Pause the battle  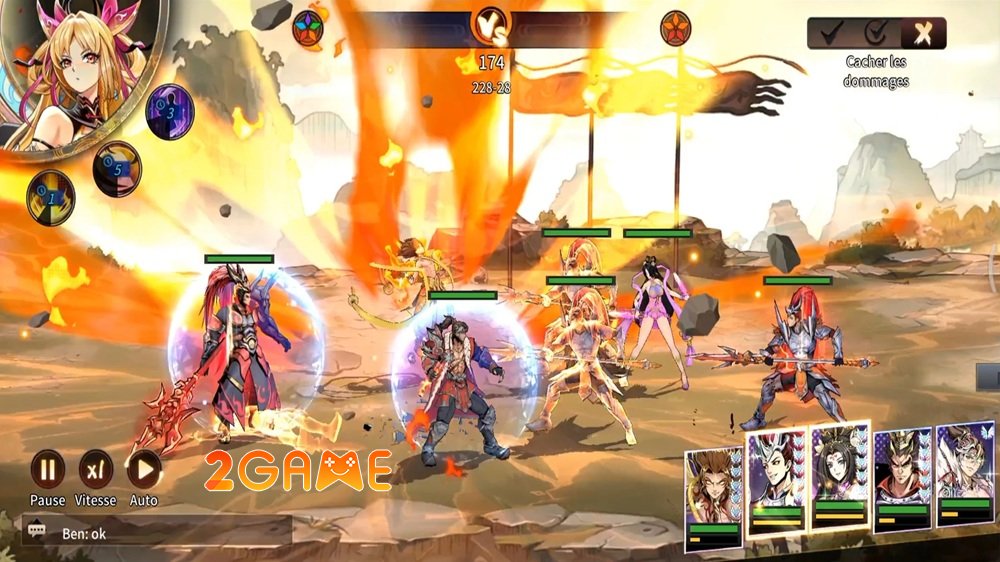pos(47,469)
